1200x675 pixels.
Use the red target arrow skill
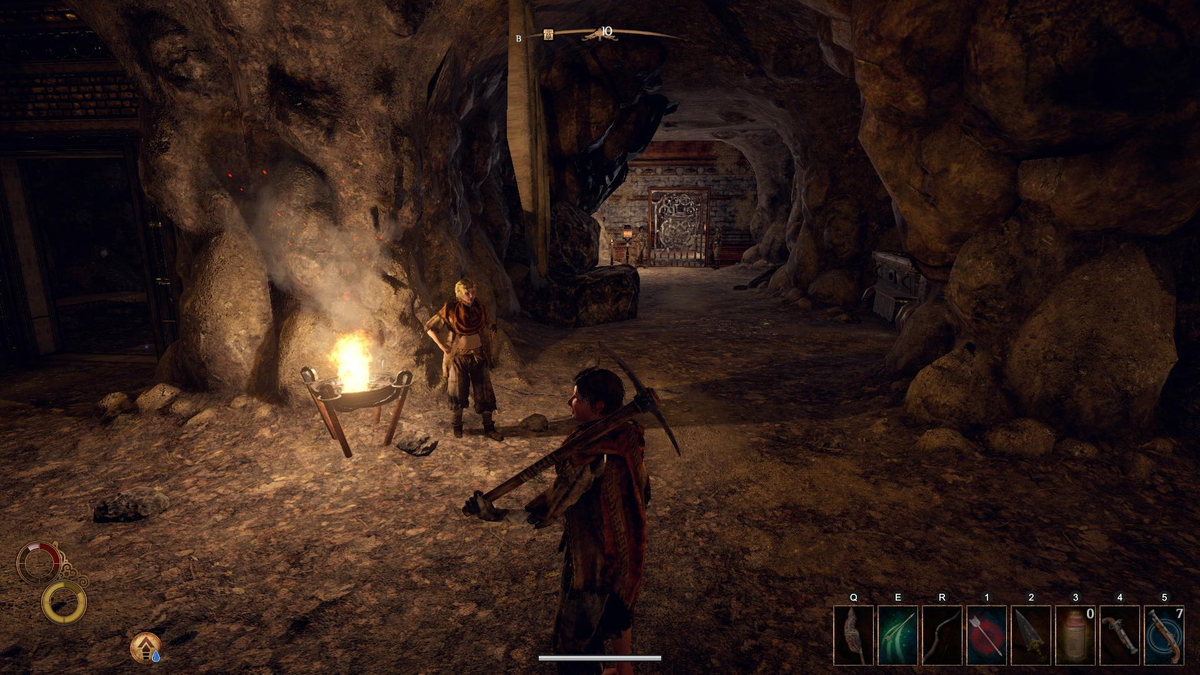pos(986,635)
